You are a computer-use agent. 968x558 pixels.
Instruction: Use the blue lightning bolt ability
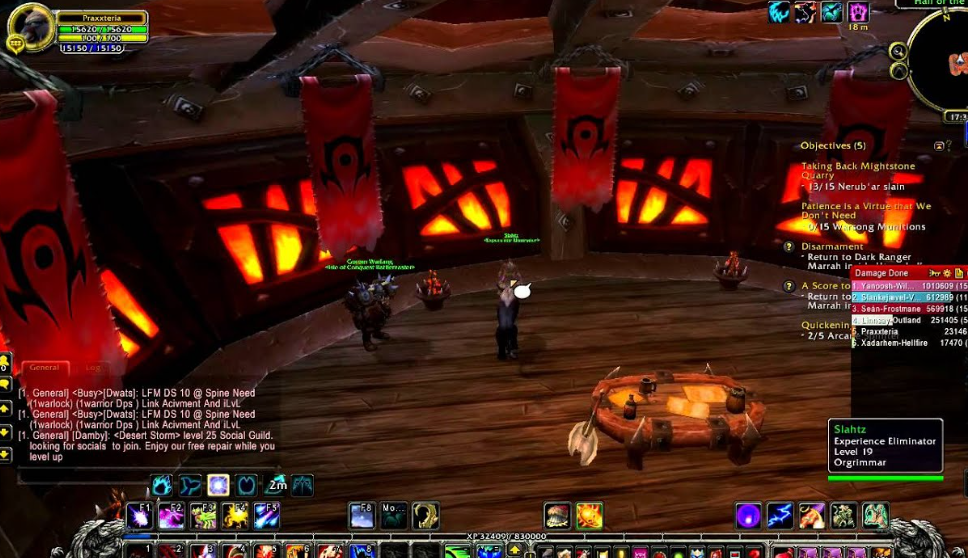780,516
